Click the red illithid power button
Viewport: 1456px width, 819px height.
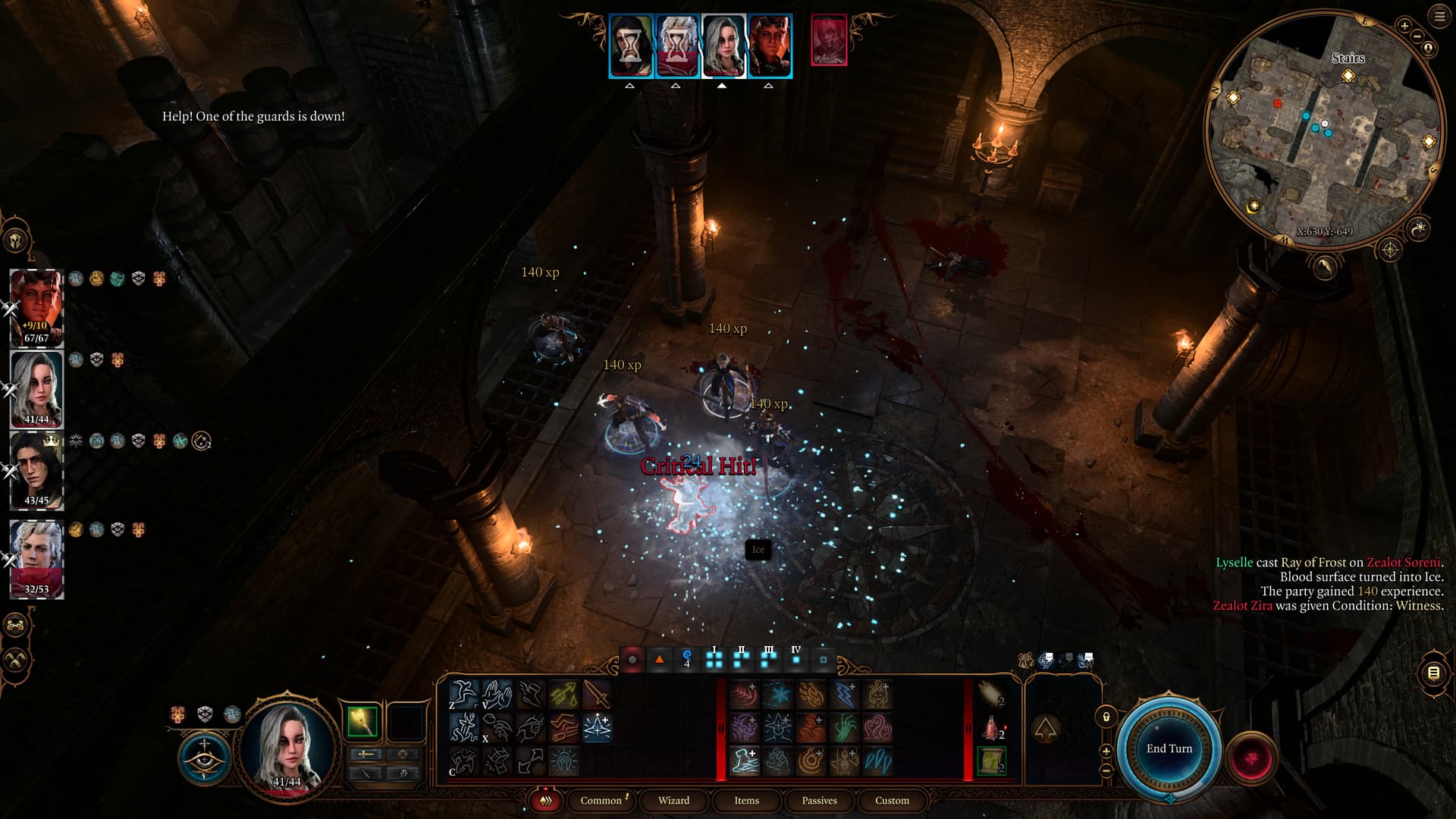pos(1252,758)
